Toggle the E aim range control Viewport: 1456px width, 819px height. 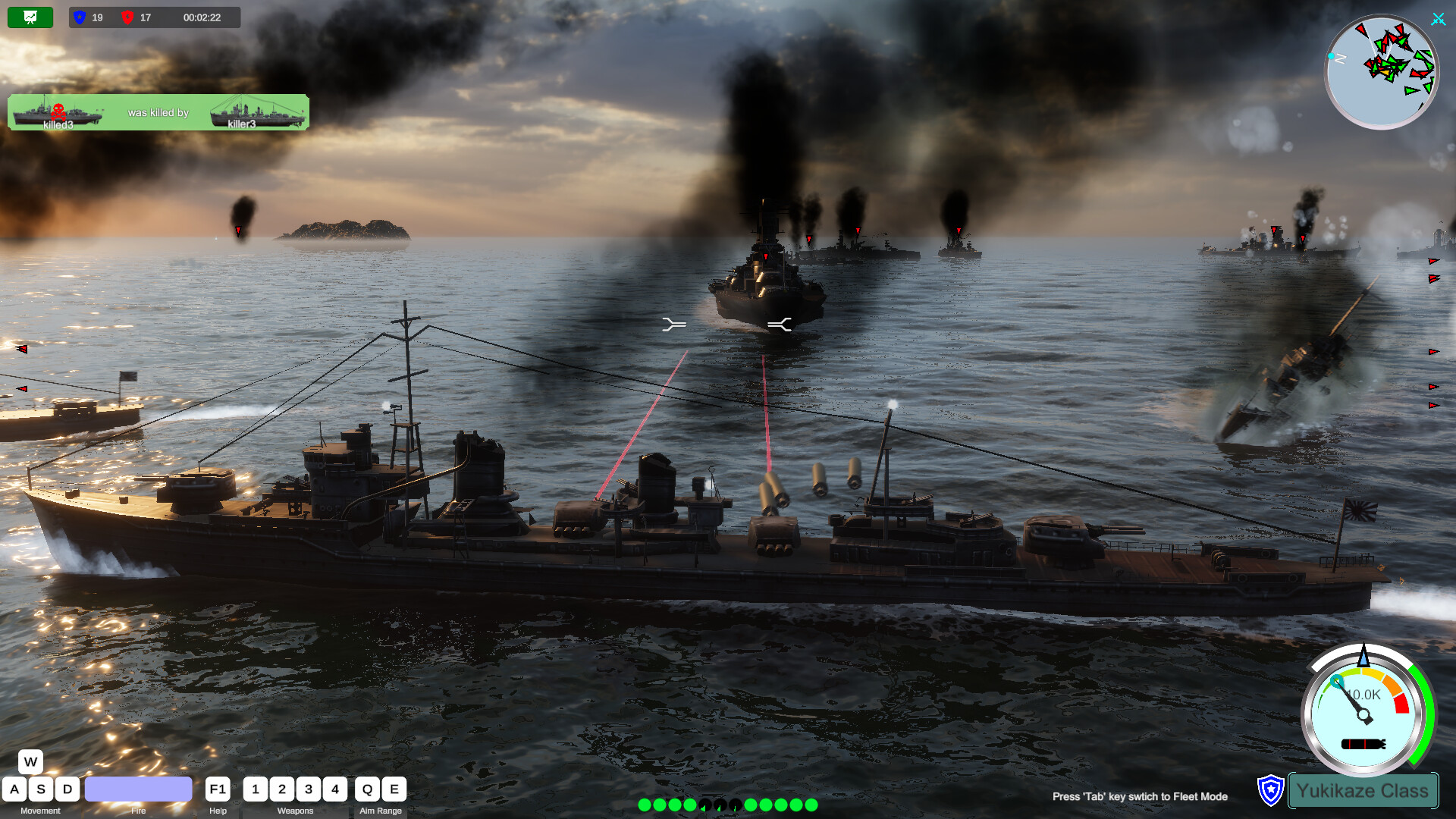pos(394,789)
